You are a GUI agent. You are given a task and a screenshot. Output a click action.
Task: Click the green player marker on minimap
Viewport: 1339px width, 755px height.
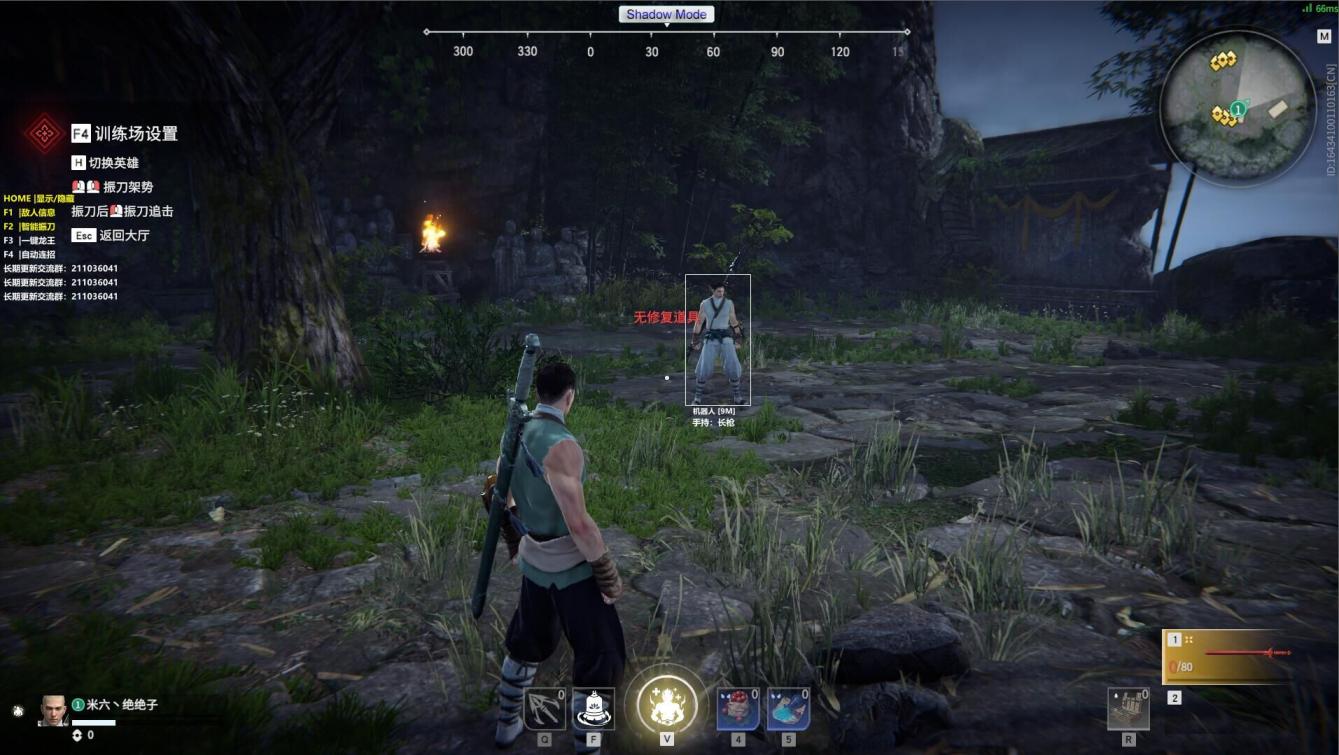(x=1238, y=108)
